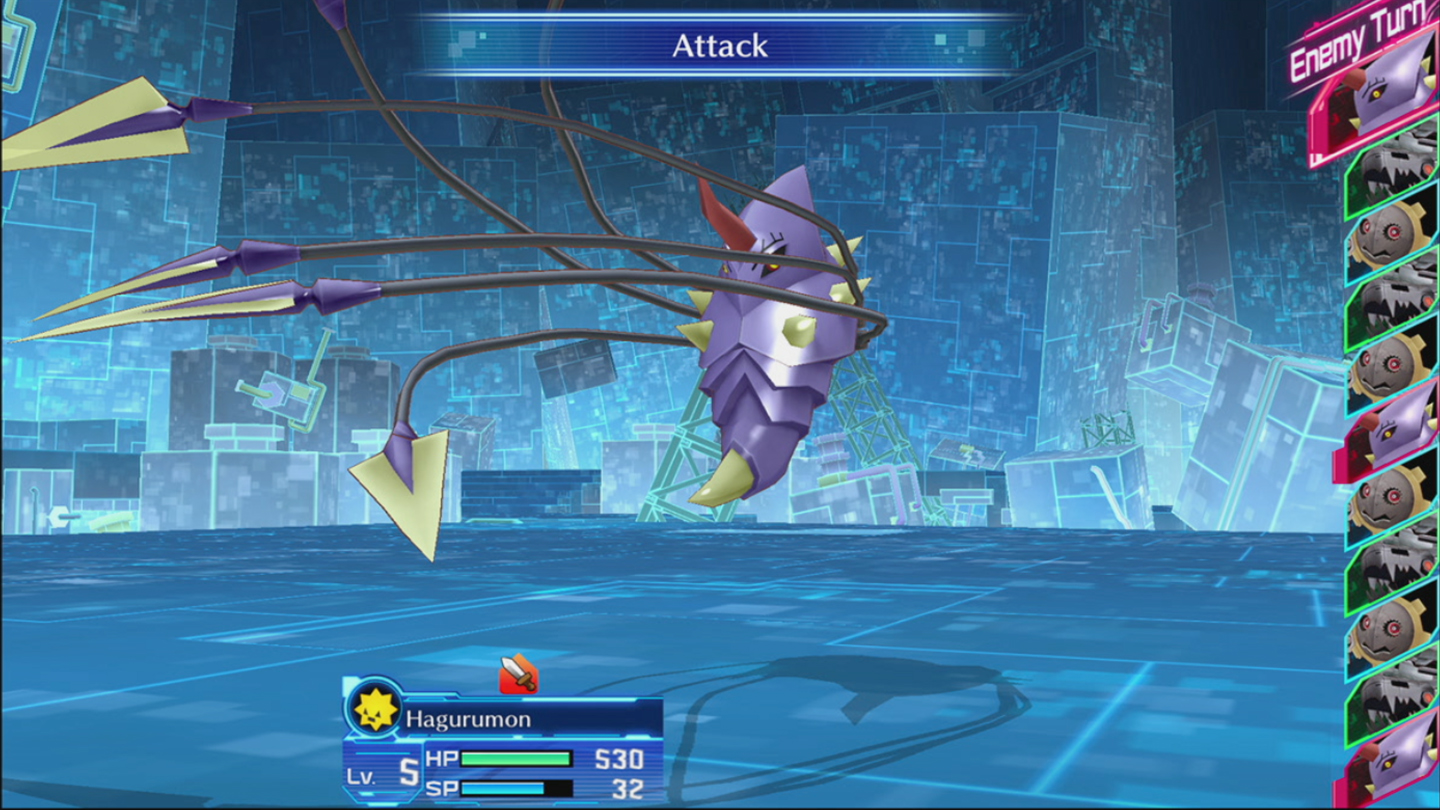Click Hagurumon's yellow attribute emblem

375,709
